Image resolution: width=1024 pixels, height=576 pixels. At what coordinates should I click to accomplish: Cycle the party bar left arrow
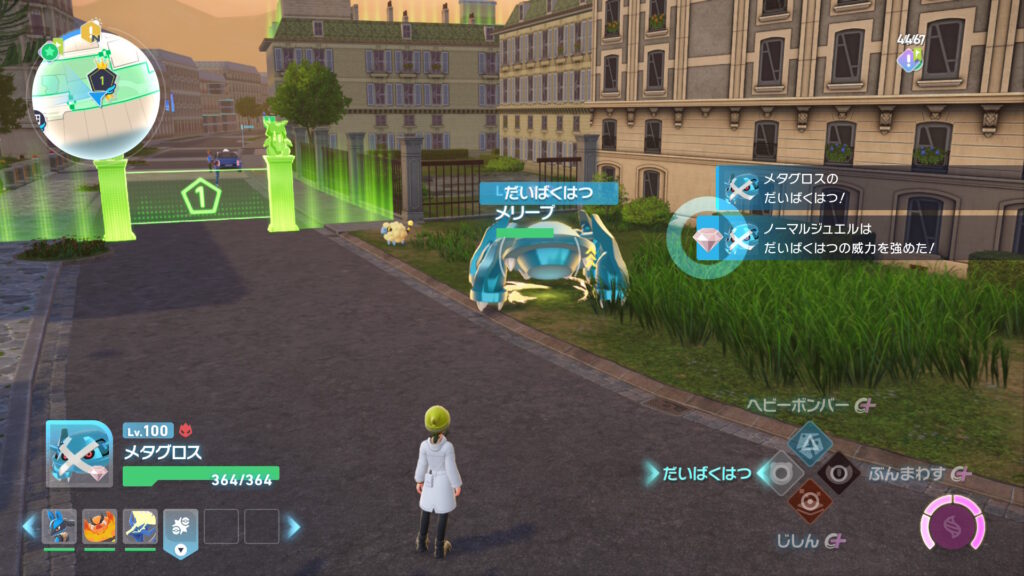[x=28, y=526]
